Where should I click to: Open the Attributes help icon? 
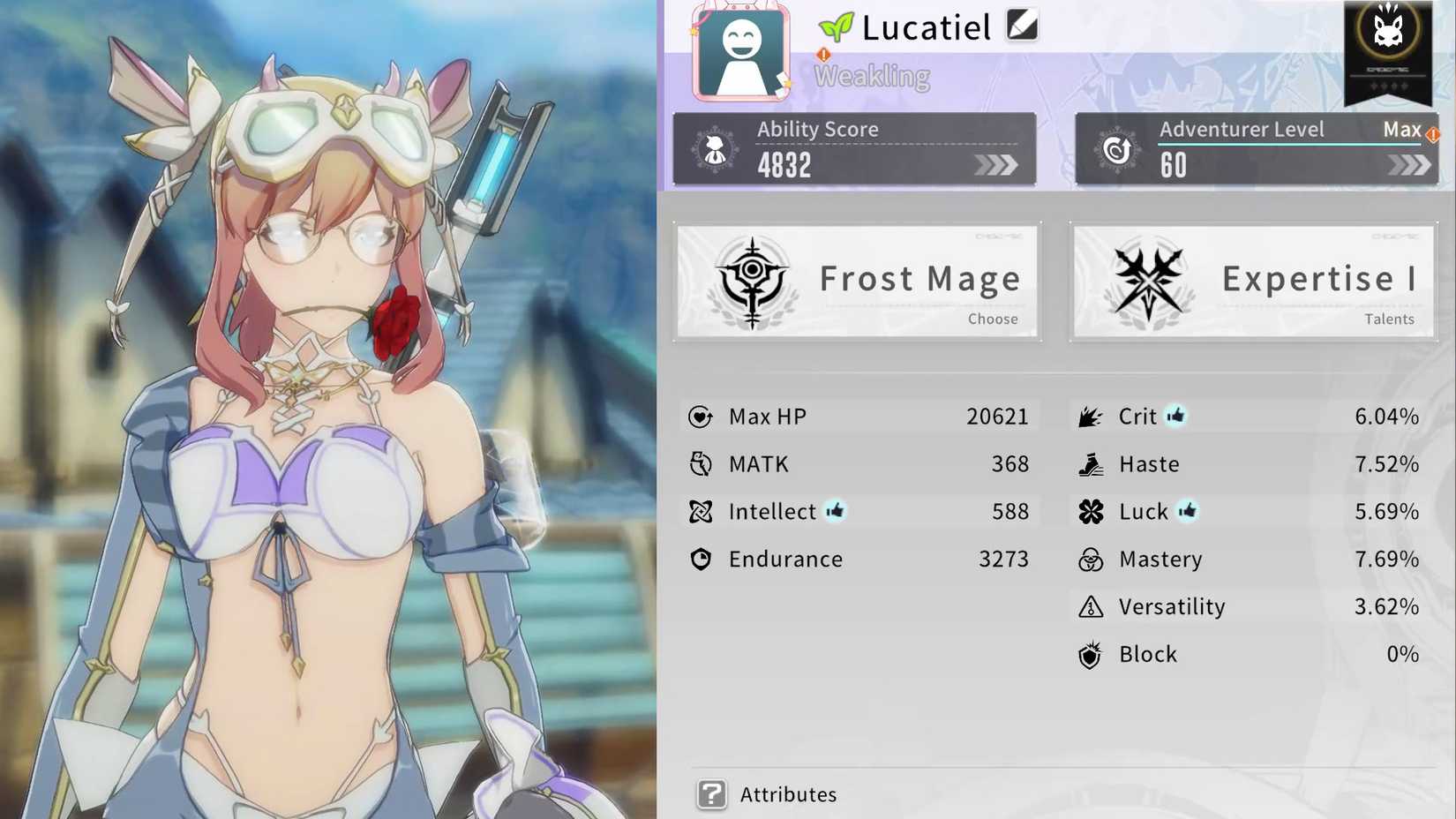click(x=710, y=793)
